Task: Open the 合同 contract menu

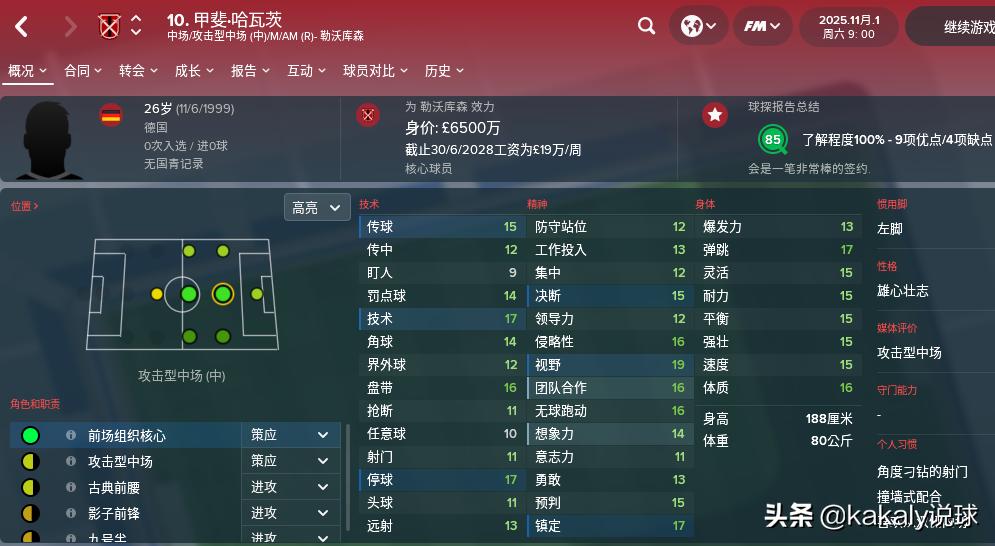Action: pyautogui.click(x=83, y=71)
